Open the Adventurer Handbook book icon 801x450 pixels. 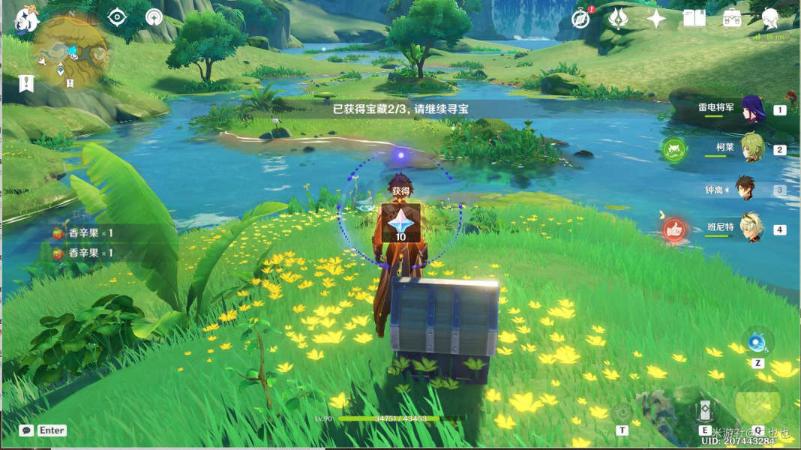pos(694,18)
